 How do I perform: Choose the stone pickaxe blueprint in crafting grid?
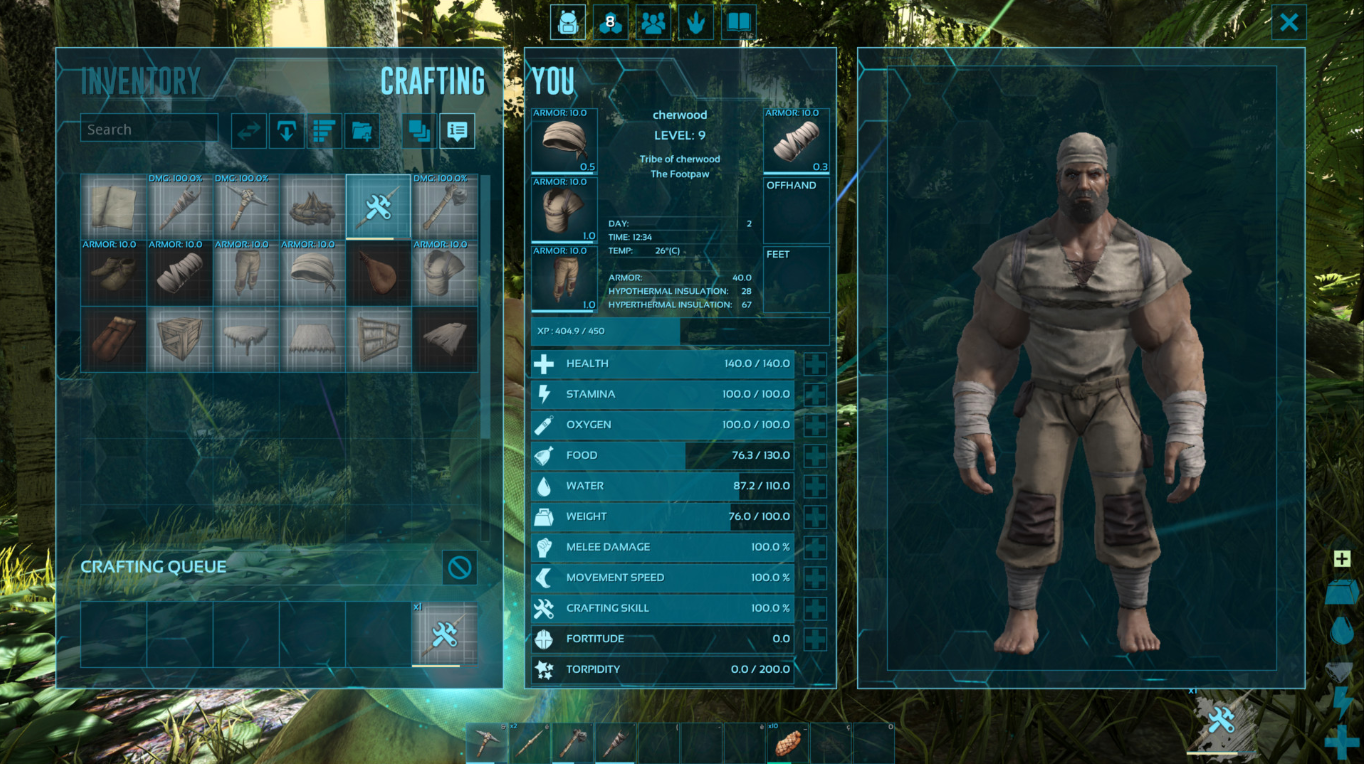tap(246, 207)
